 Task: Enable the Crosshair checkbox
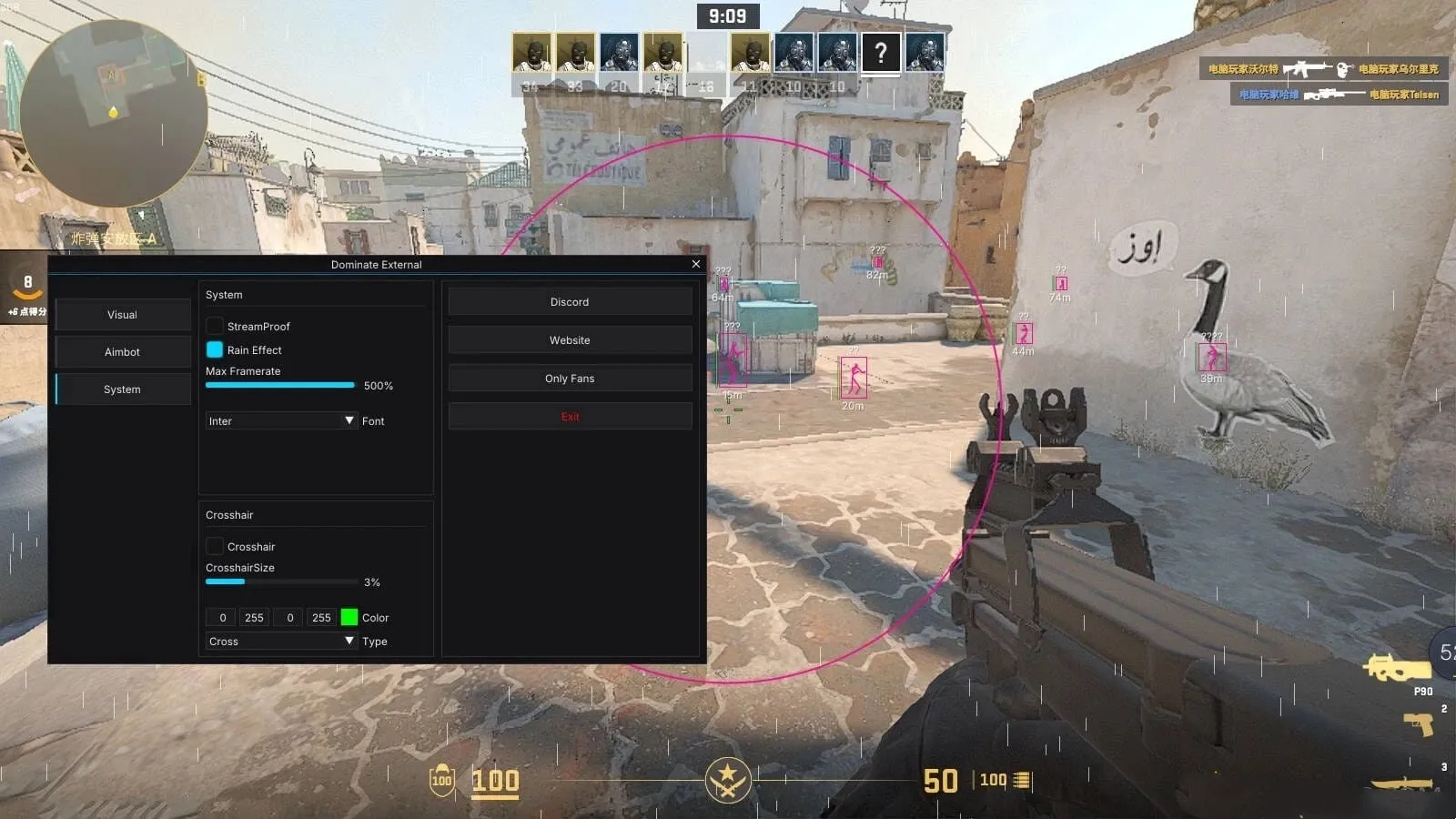tap(215, 546)
